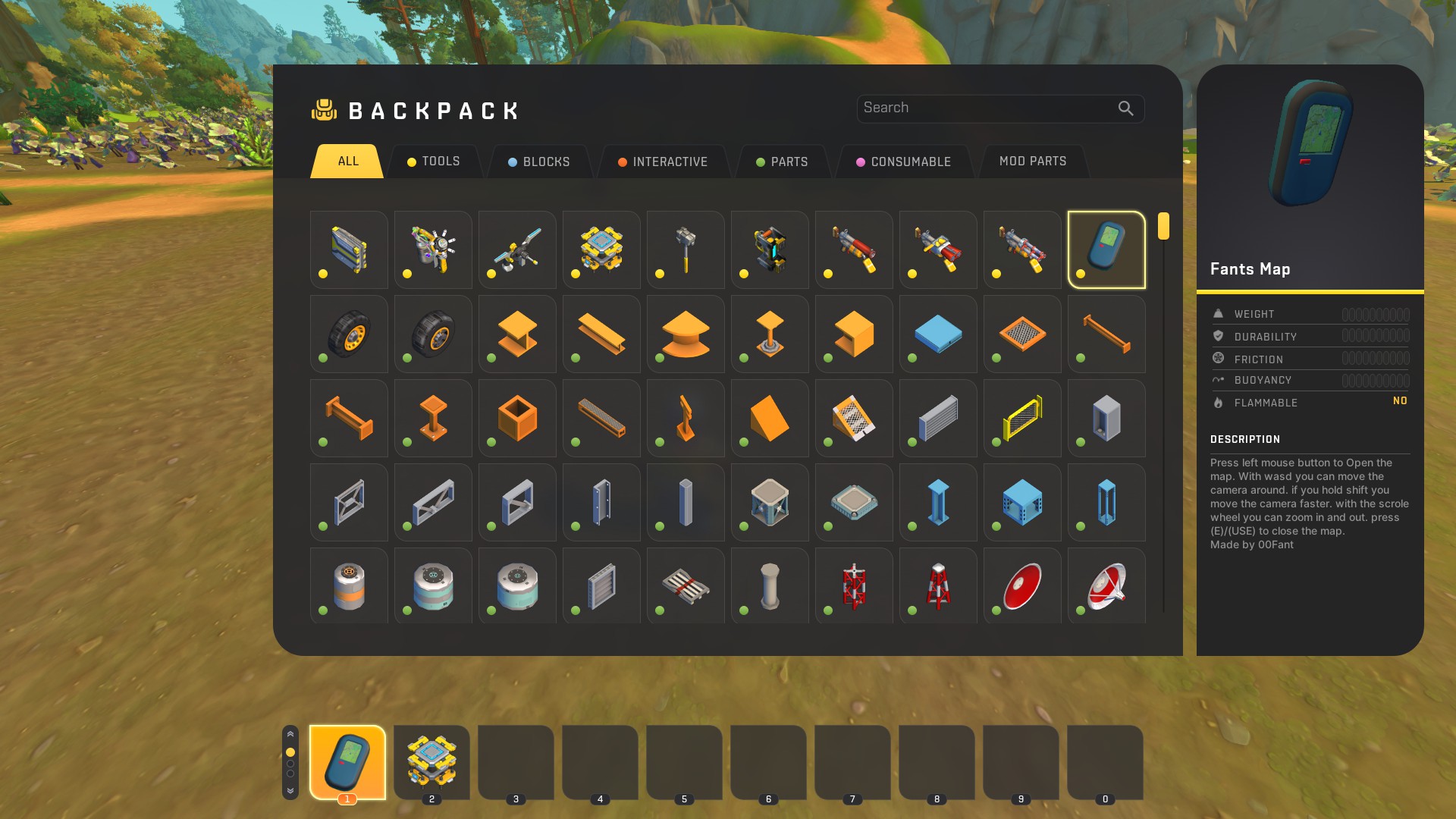Open the Blocks category tab

tap(538, 162)
